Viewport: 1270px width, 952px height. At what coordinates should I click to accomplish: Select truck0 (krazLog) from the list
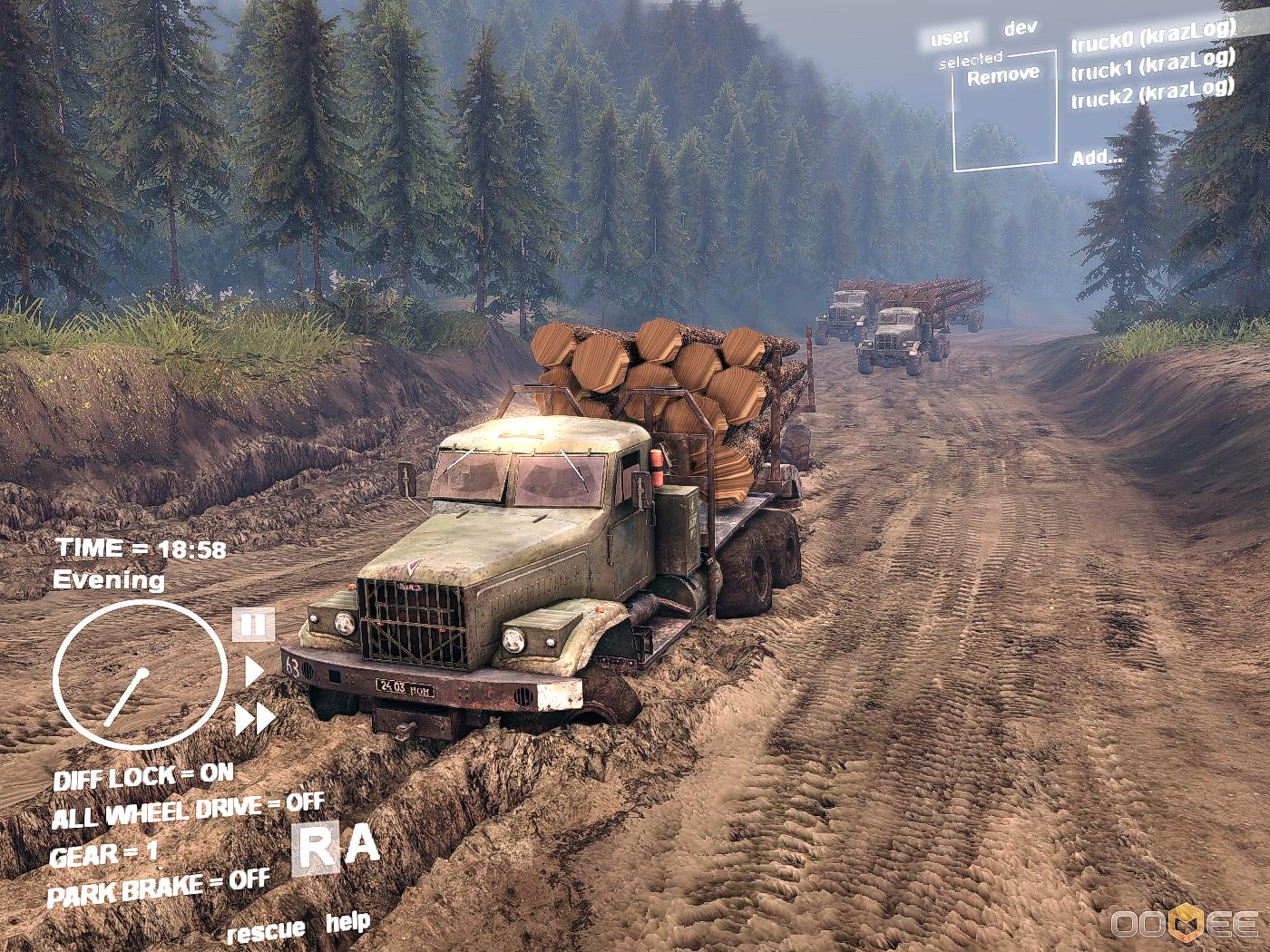(1152, 34)
